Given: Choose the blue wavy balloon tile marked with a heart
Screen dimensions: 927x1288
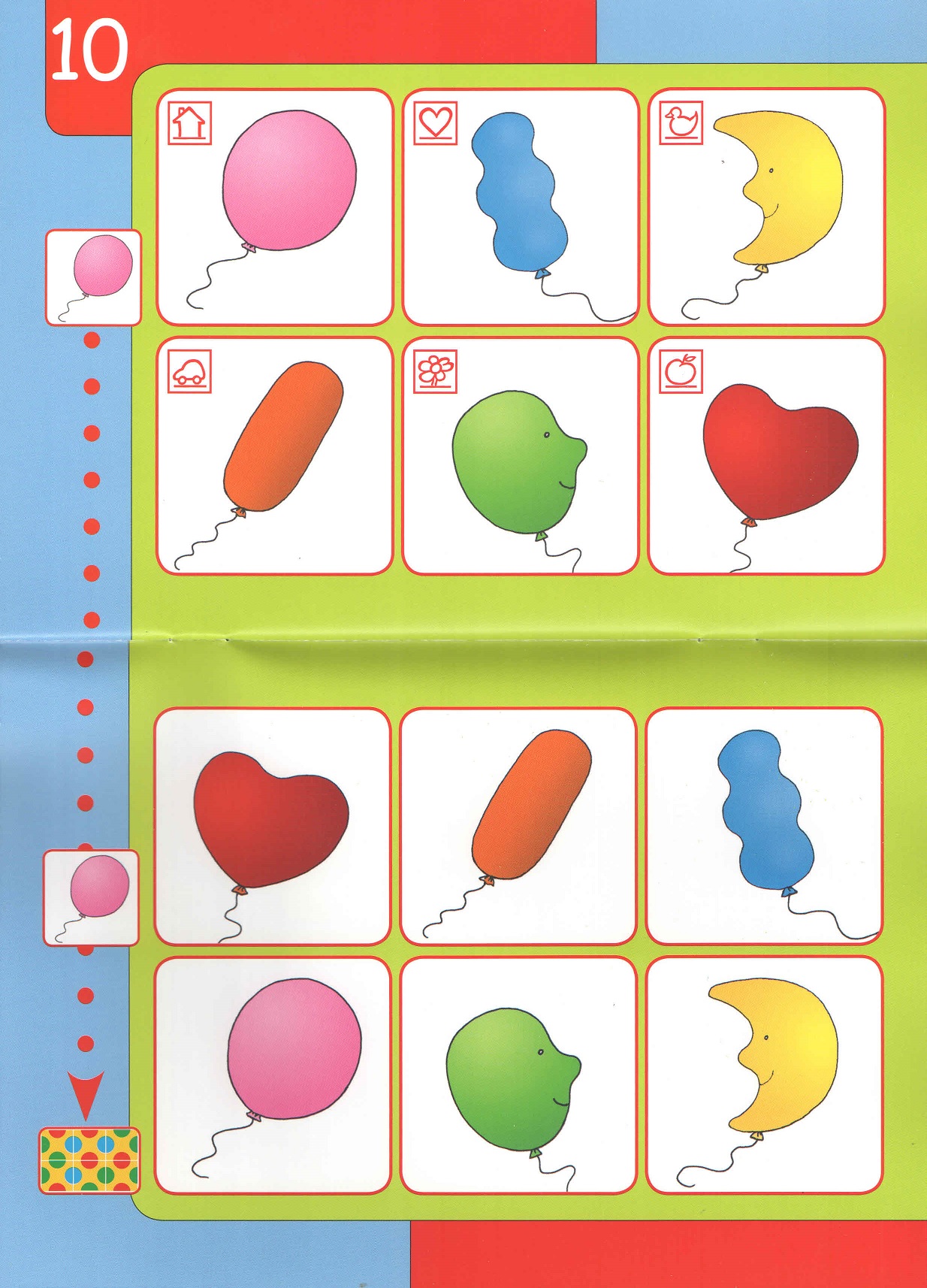Looking at the screenshot, I should tap(520, 207).
